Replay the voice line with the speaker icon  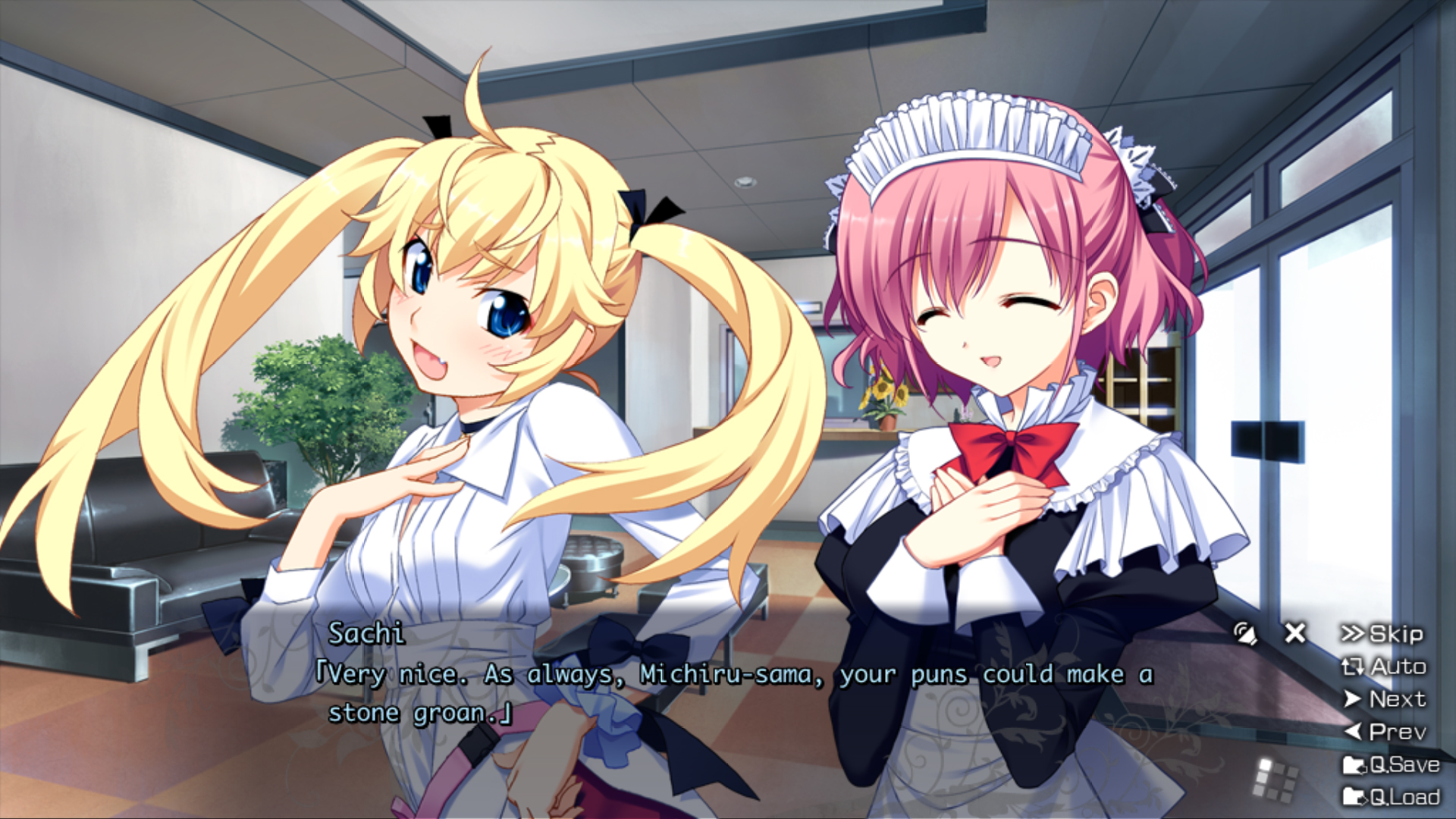pyautogui.click(x=1244, y=633)
